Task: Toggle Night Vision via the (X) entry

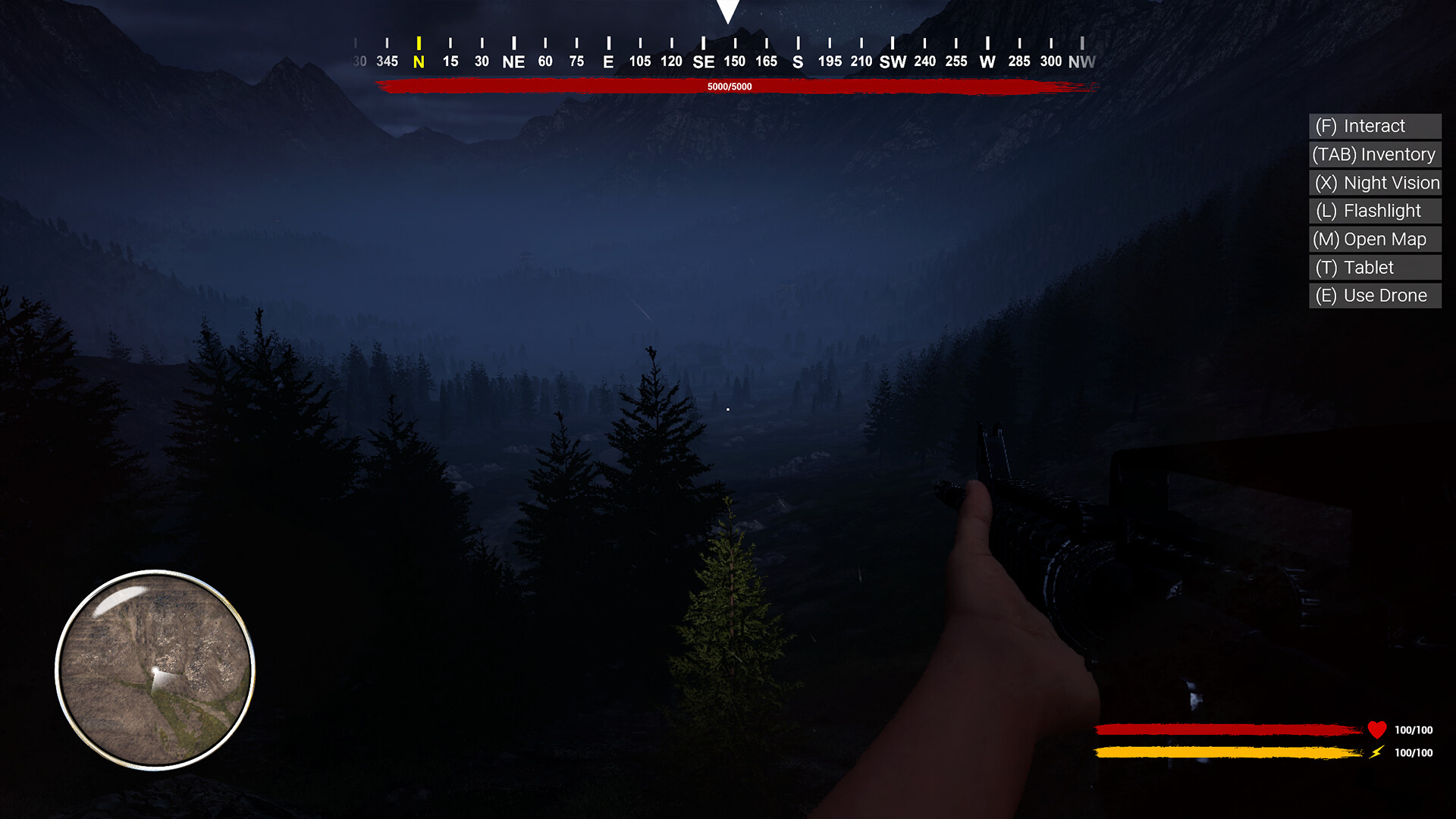Action: (x=1375, y=183)
